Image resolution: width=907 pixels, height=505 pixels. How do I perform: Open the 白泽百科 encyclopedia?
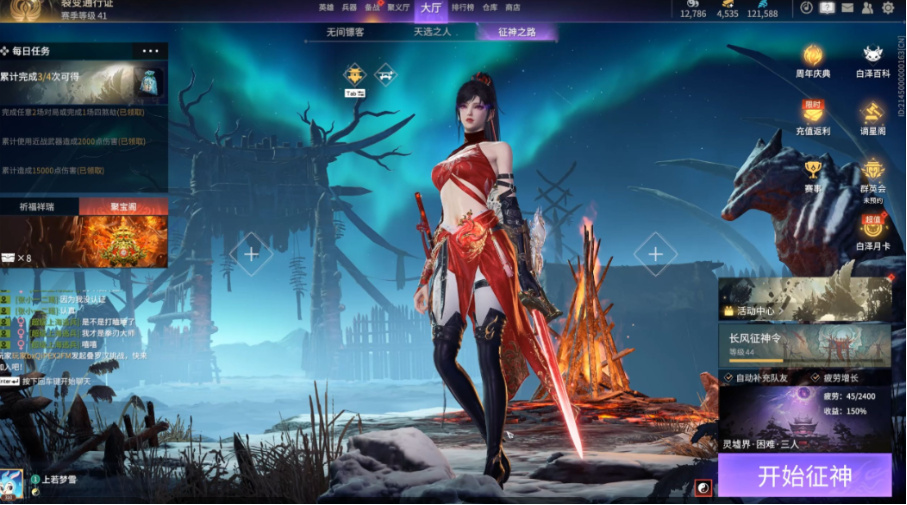(872, 60)
